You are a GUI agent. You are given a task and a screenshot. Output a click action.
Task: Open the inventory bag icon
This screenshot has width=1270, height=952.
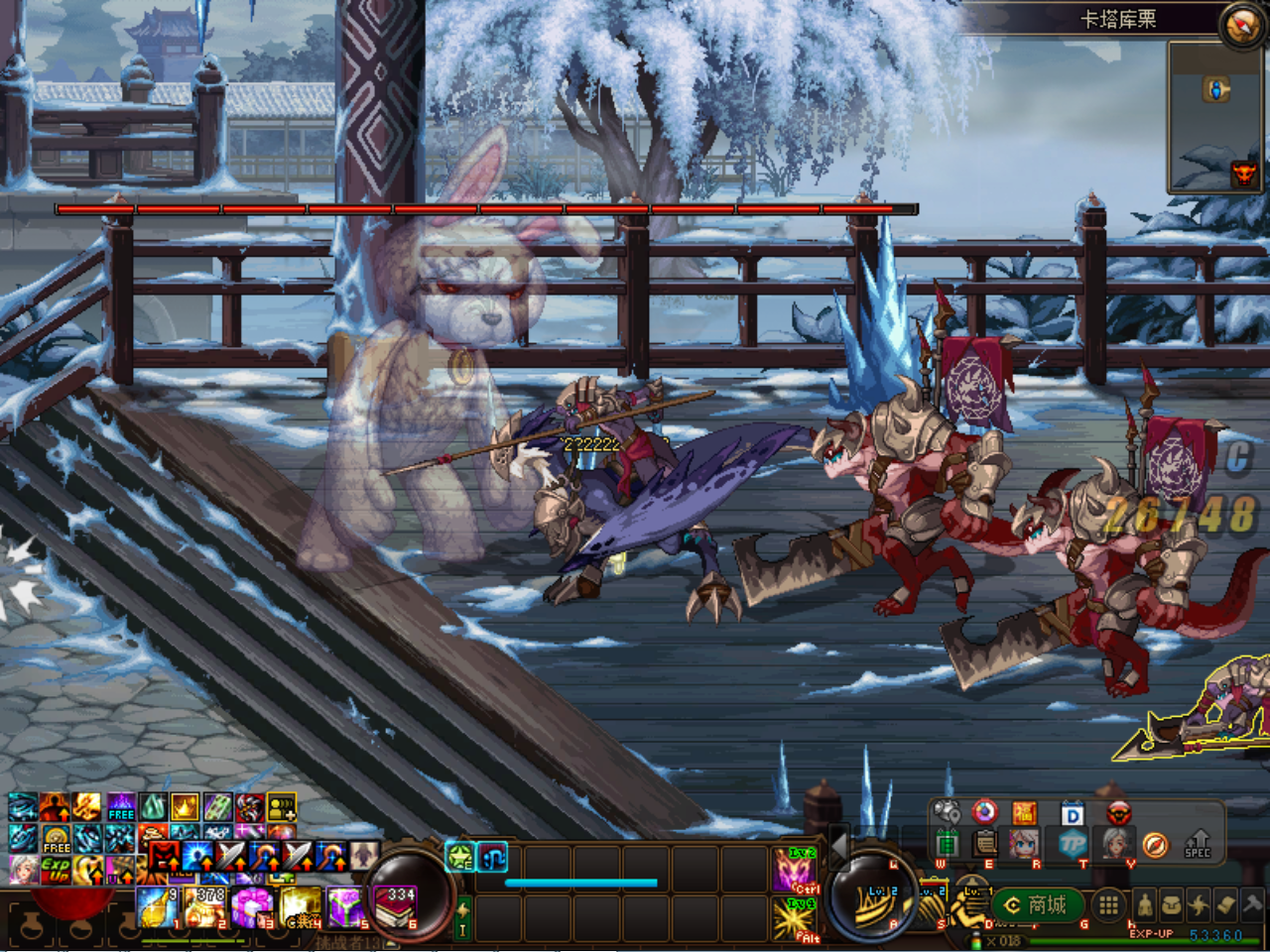point(1171,904)
